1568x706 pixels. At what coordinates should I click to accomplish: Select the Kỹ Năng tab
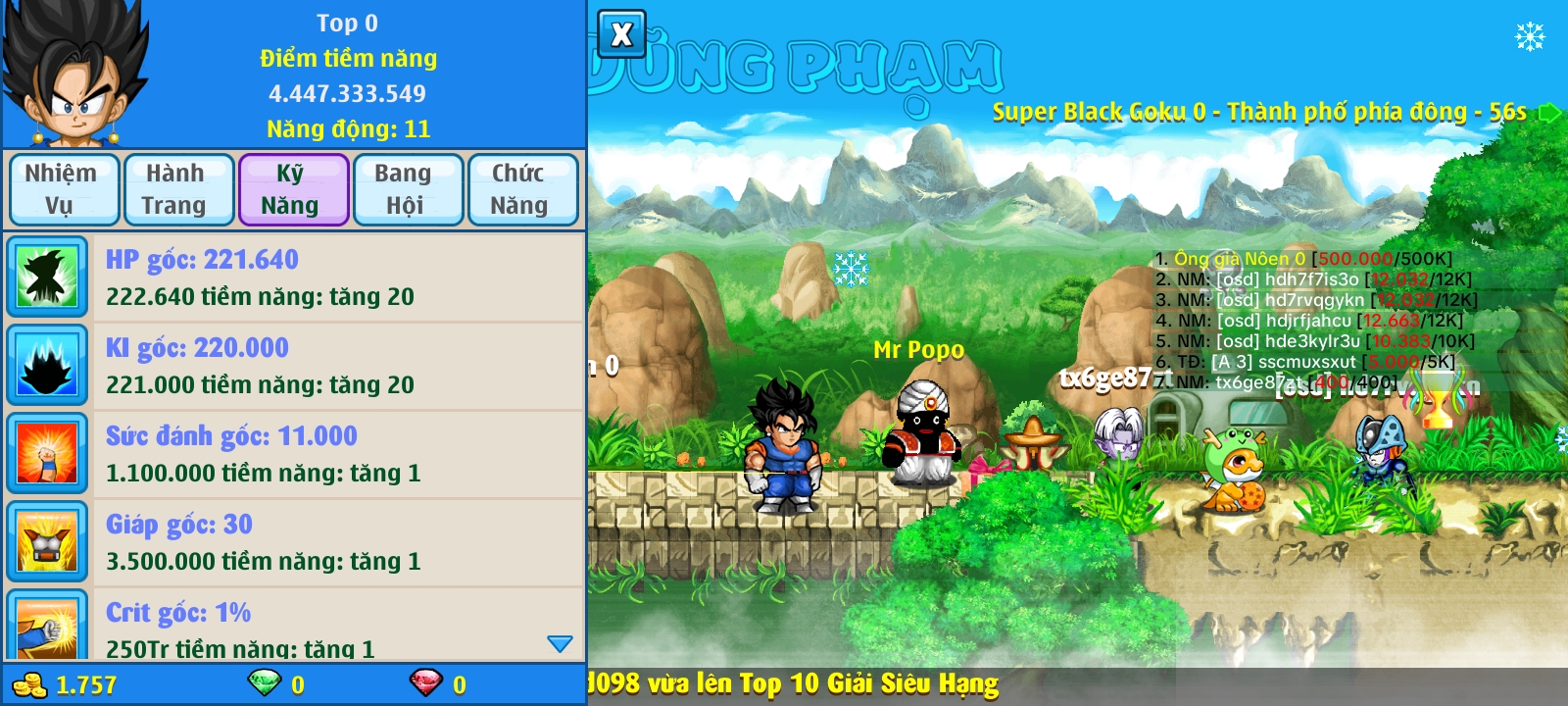tap(292, 189)
